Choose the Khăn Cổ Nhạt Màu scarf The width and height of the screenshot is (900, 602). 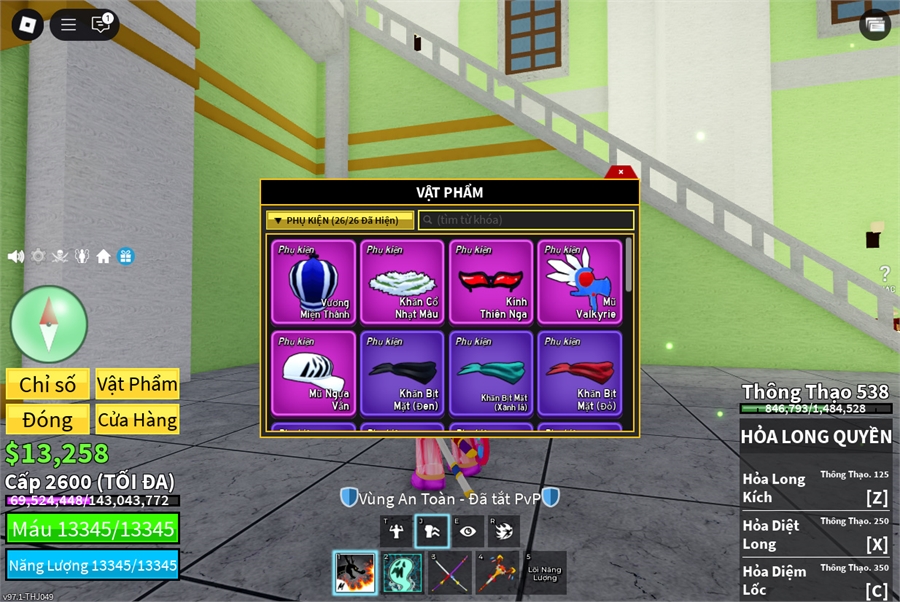402,281
